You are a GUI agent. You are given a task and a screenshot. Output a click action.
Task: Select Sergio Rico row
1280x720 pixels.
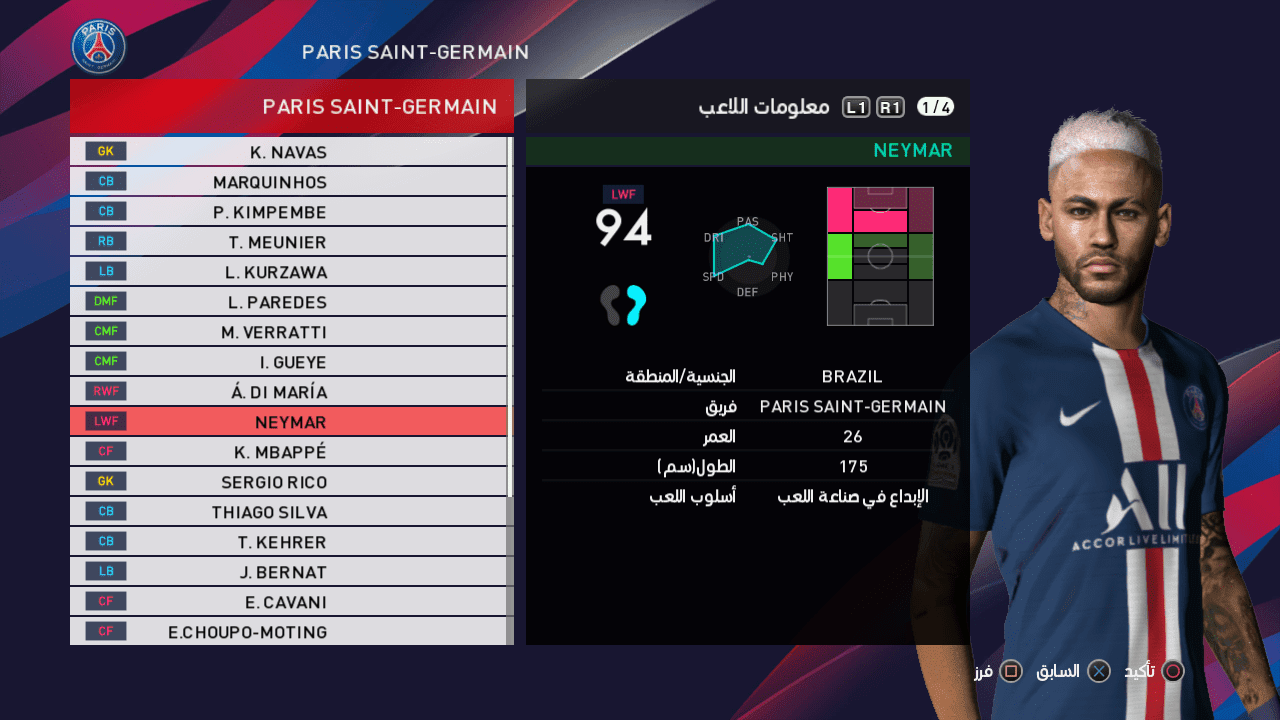[x=289, y=482]
